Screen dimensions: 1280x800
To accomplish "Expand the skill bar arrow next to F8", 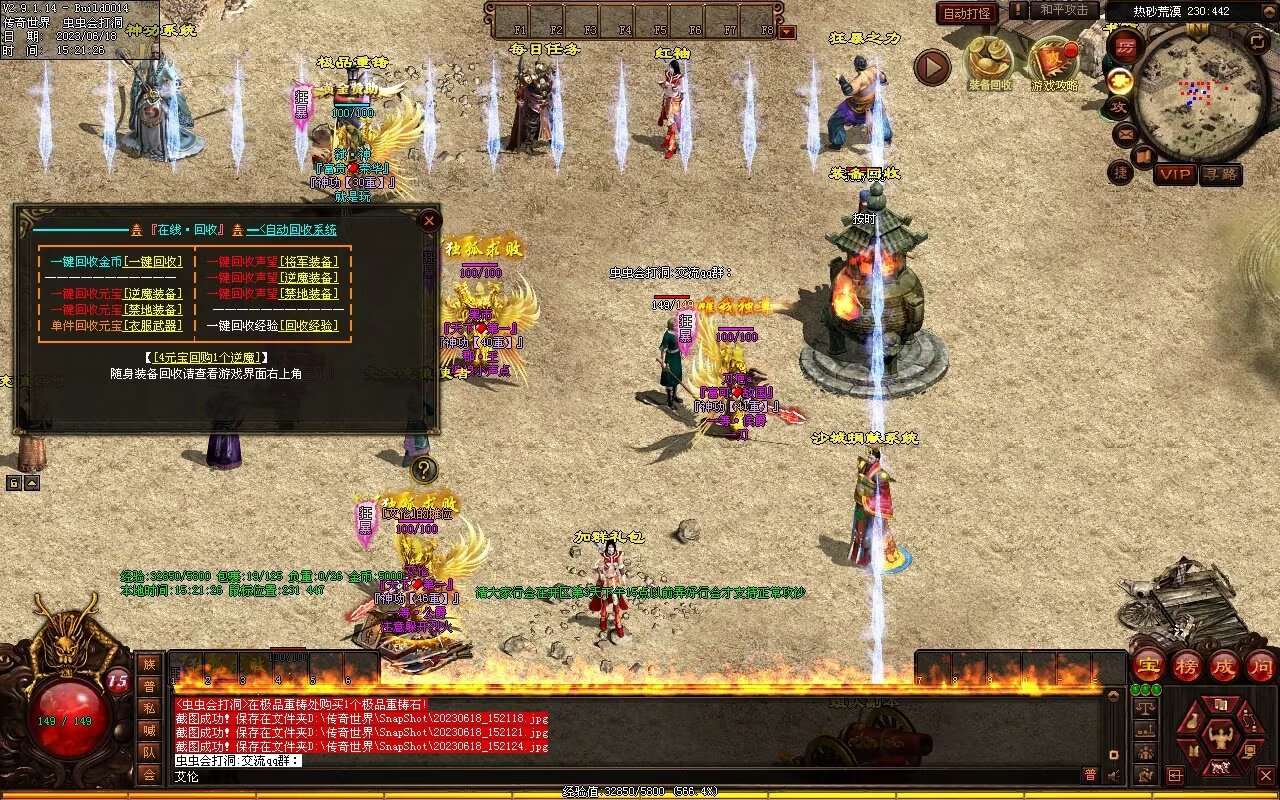I will (x=786, y=31).
